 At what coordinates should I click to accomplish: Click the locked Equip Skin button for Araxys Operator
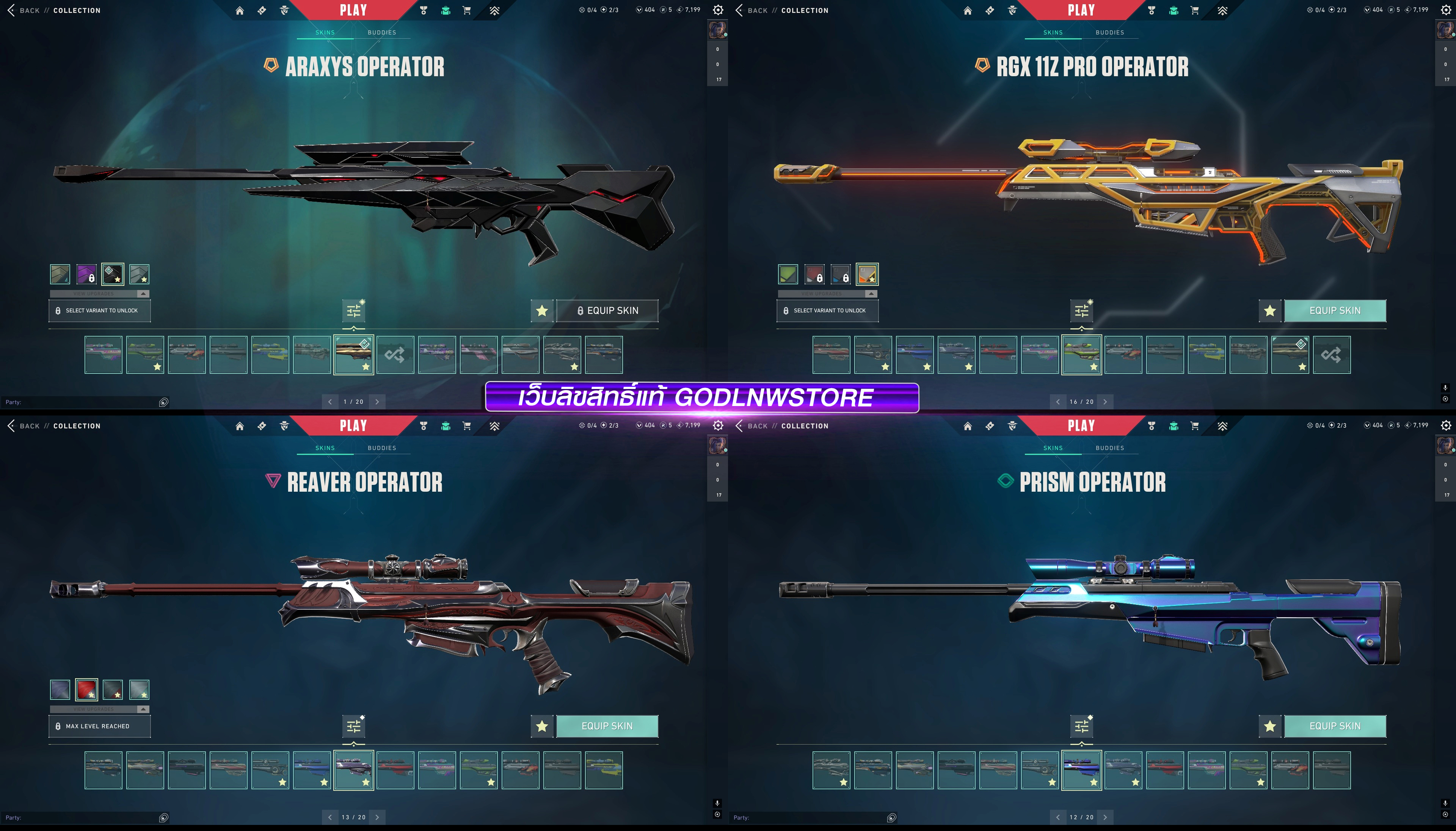pos(607,310)
